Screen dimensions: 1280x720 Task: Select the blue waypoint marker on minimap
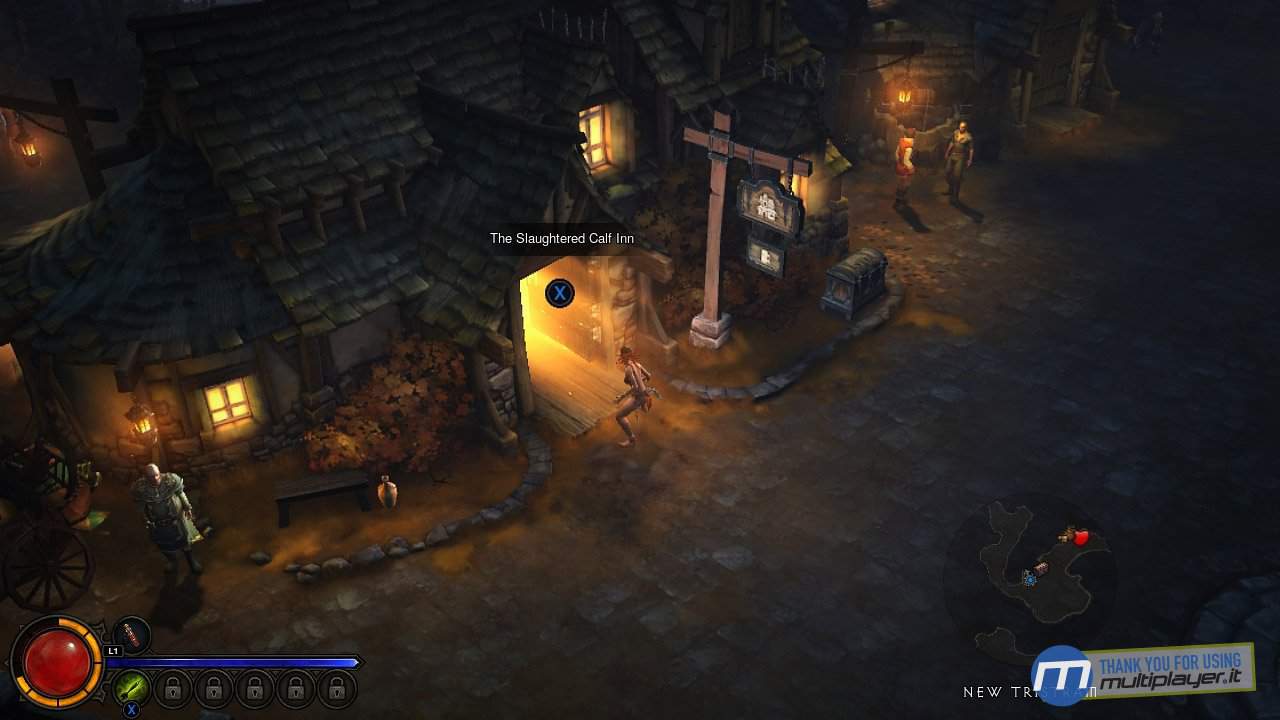pyautogui.click(x=1029, y=578)
